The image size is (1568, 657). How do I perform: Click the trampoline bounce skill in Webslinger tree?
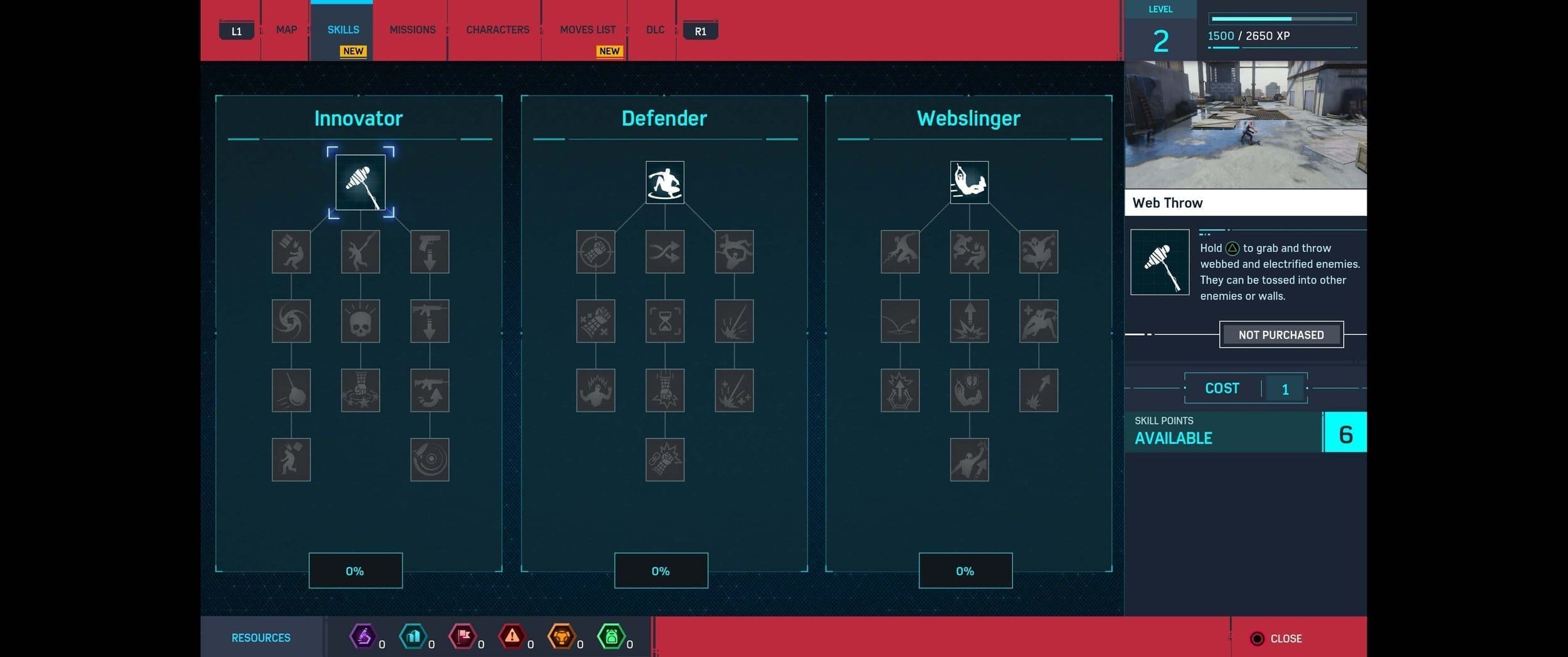click(x=899, y=321)
